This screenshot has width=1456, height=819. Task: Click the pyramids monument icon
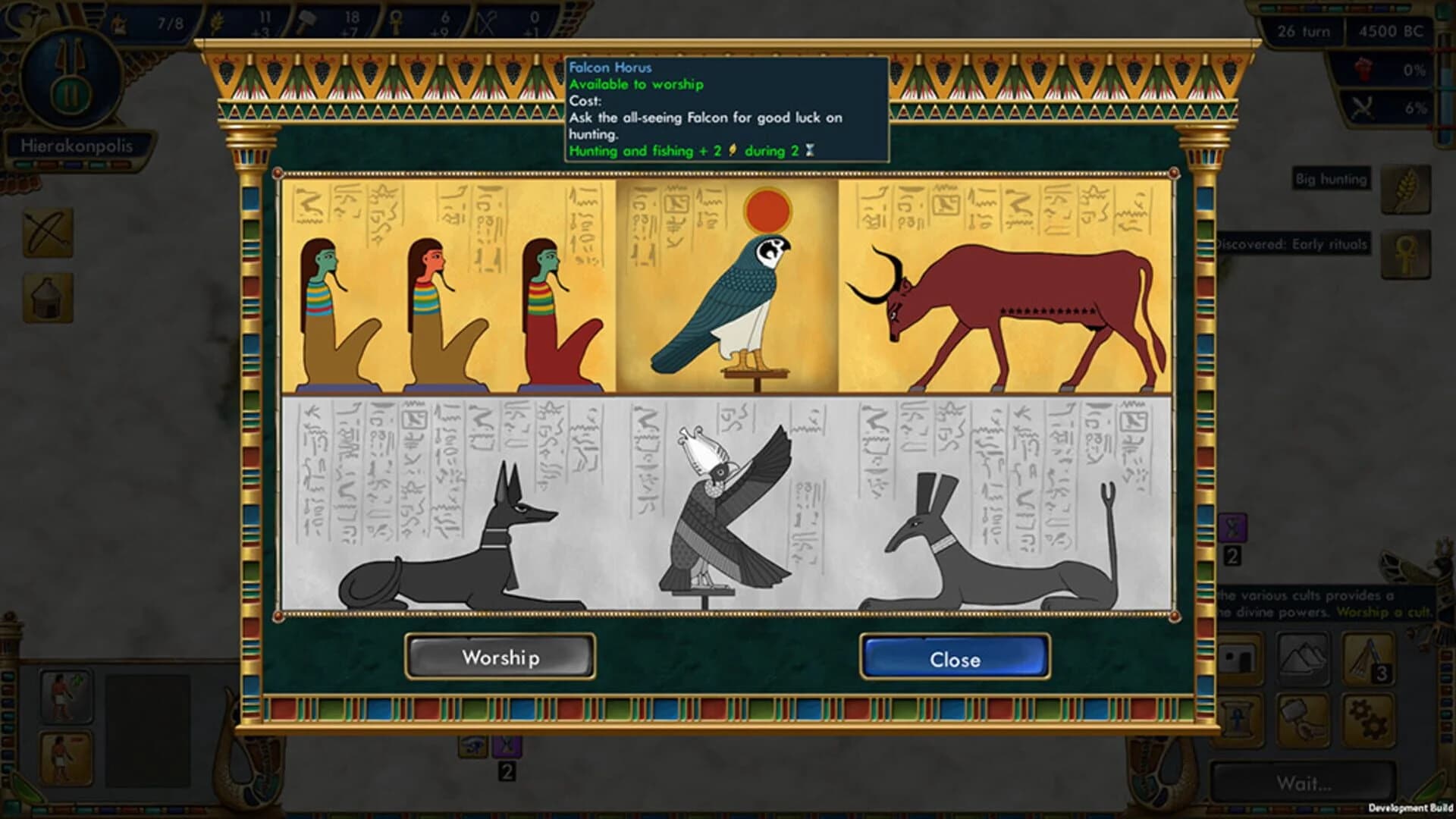[x=1303, y=660]
